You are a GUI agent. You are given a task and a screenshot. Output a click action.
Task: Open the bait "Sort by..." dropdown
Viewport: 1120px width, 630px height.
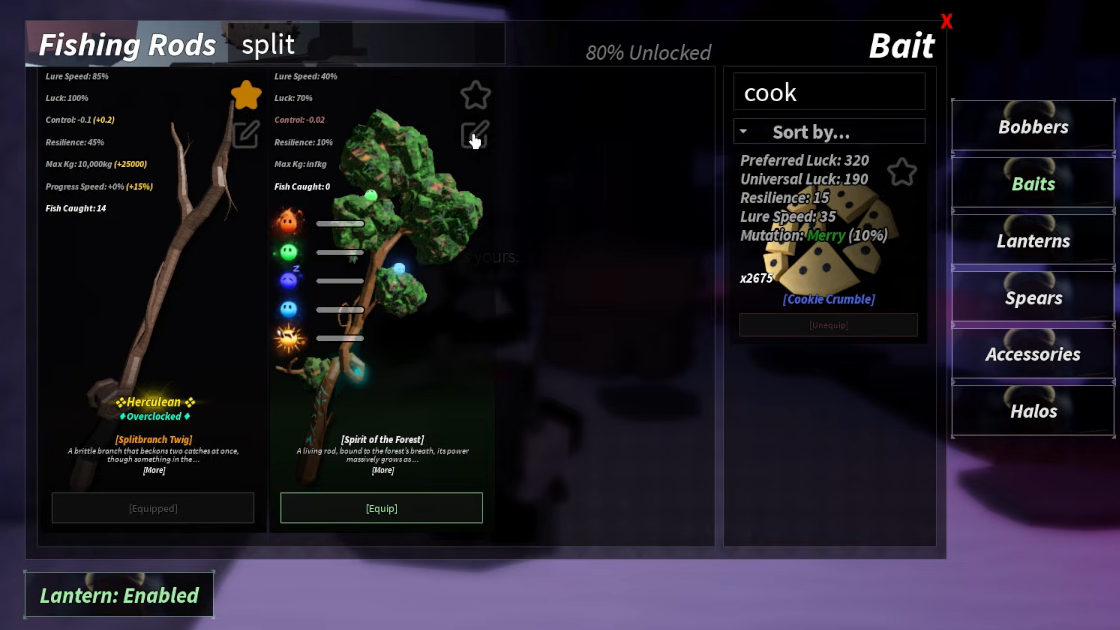829,132
